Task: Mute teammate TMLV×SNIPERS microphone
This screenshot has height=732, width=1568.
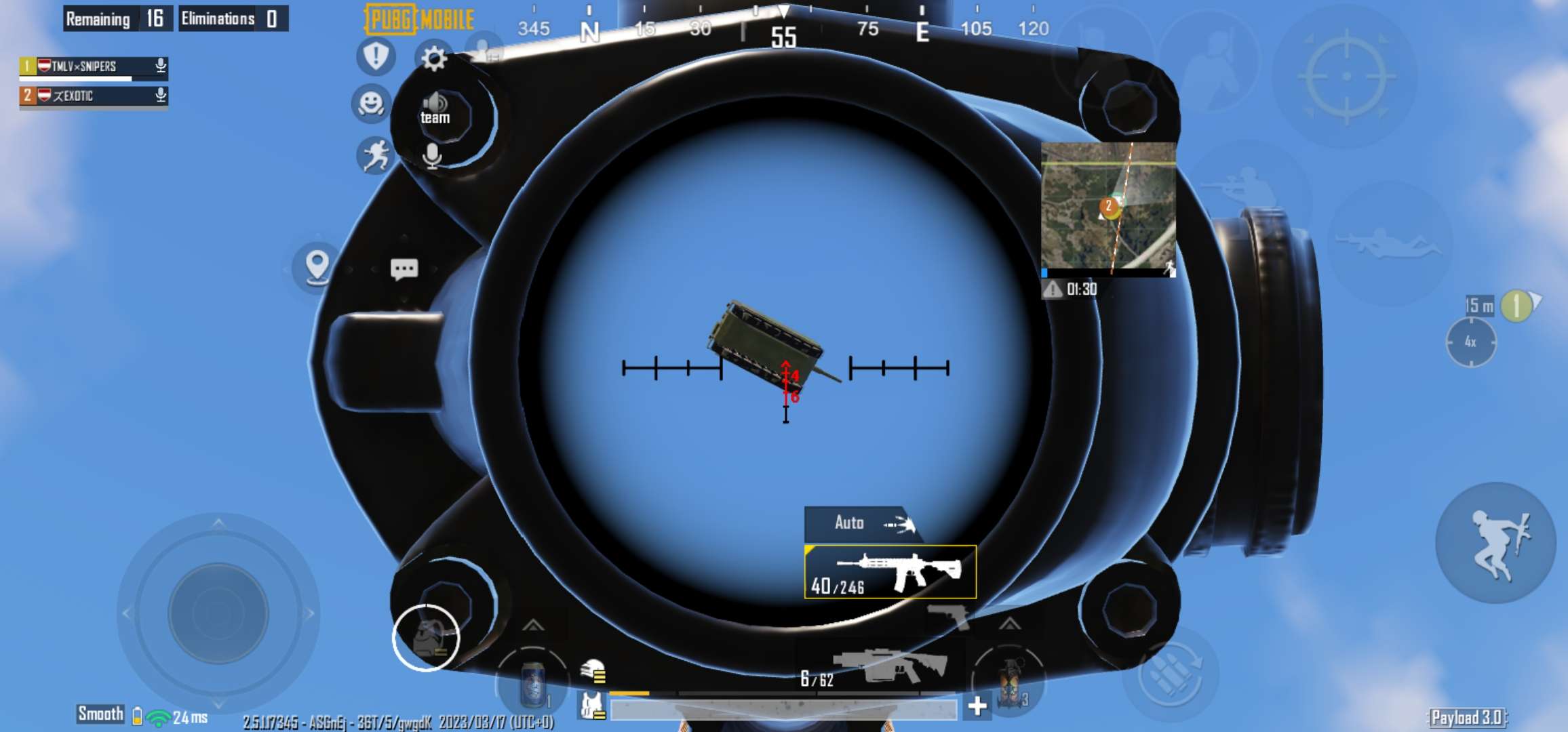Action: pos(160,66)
